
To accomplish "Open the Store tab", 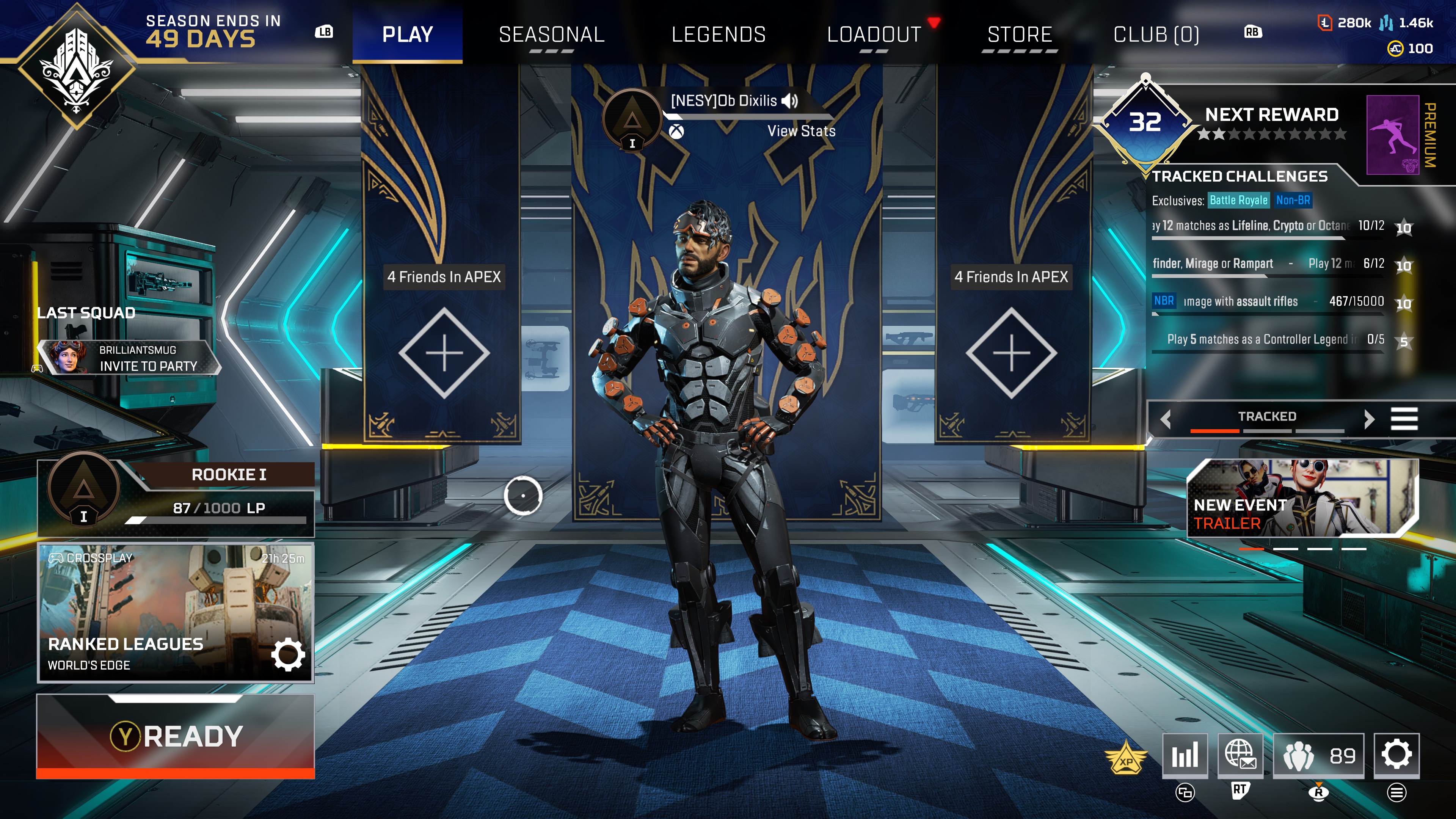I will point(1020,35).
